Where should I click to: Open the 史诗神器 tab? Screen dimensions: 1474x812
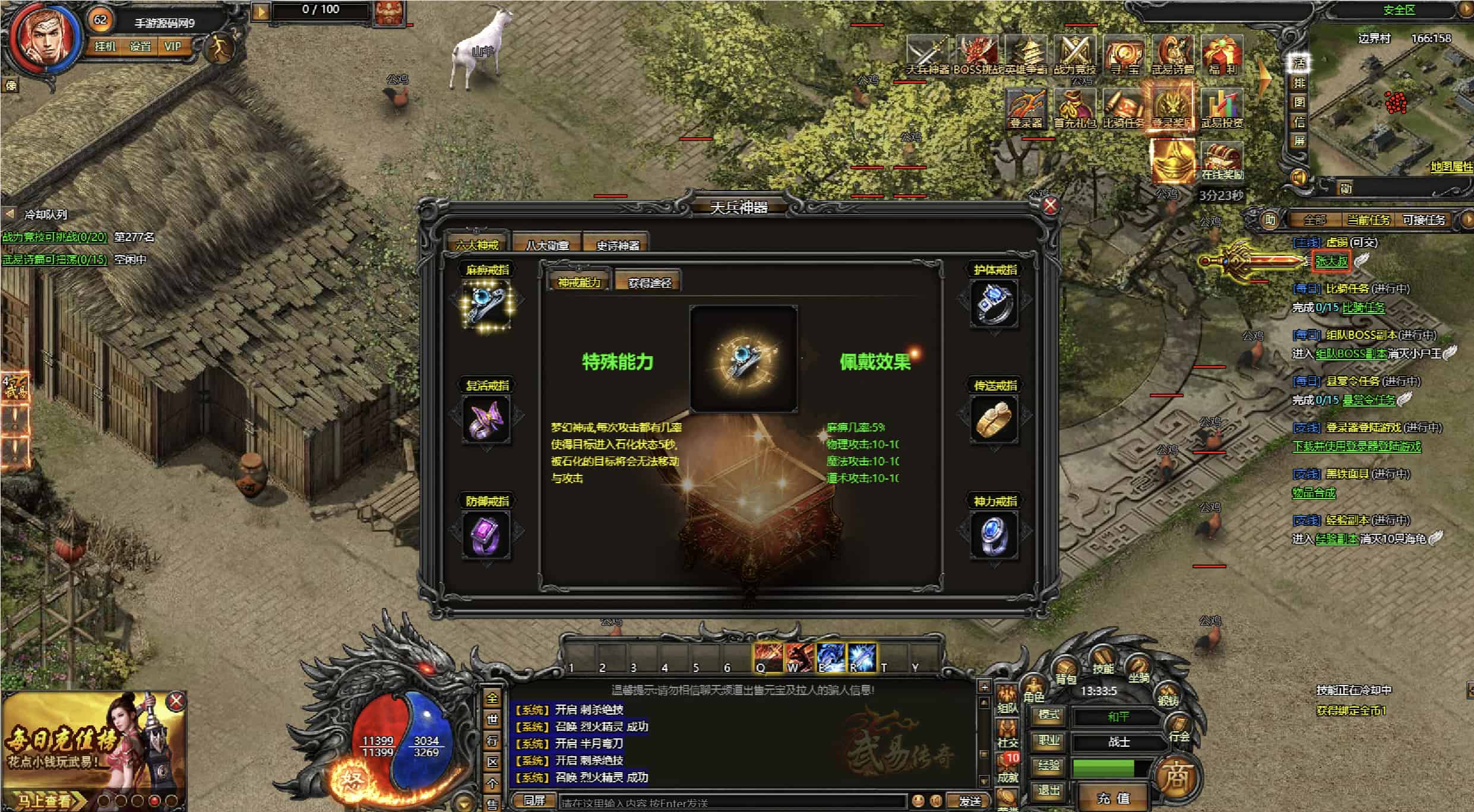[618, 245]
